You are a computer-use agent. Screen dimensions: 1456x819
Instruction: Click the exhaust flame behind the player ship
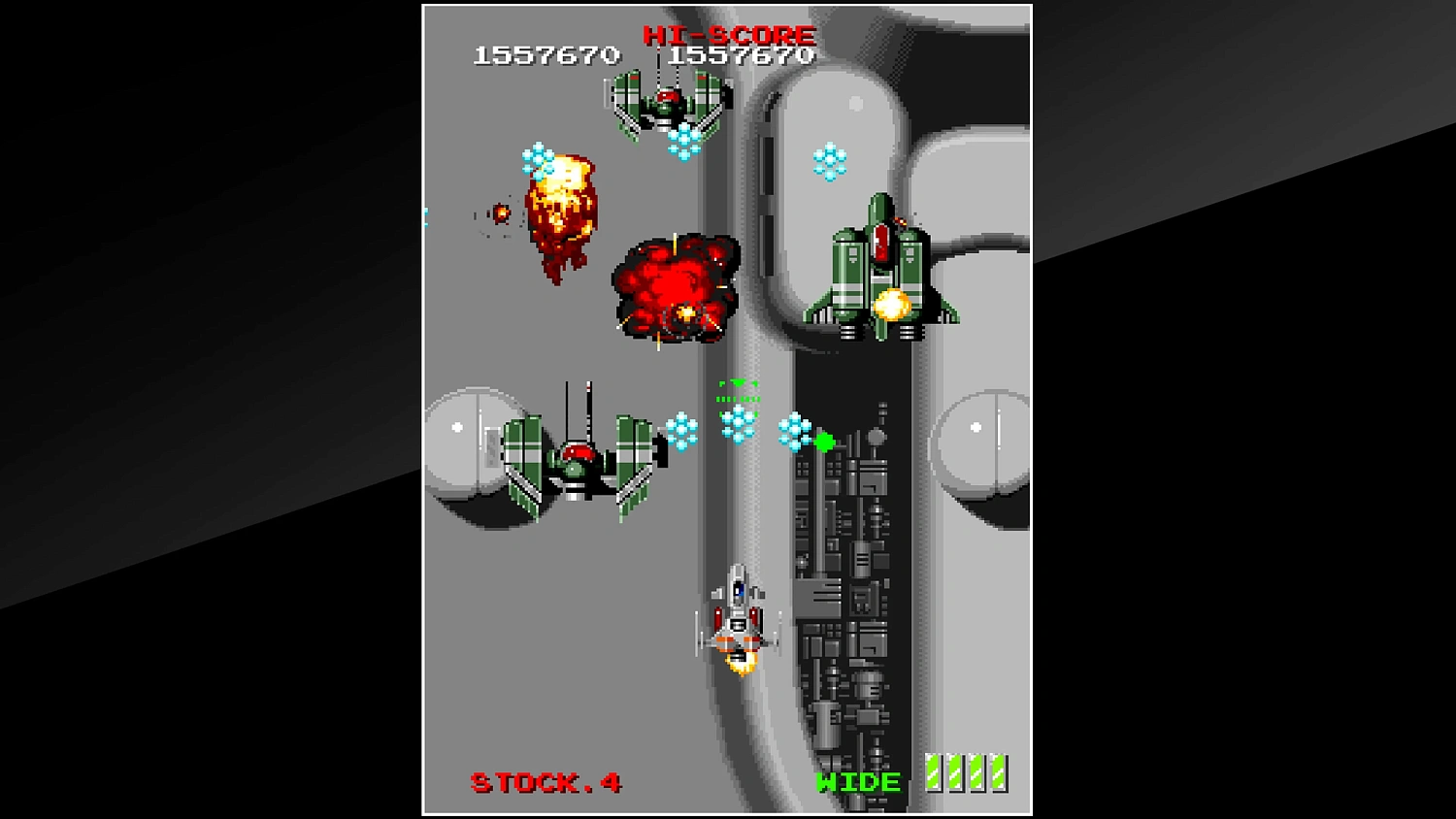point(742,665)
